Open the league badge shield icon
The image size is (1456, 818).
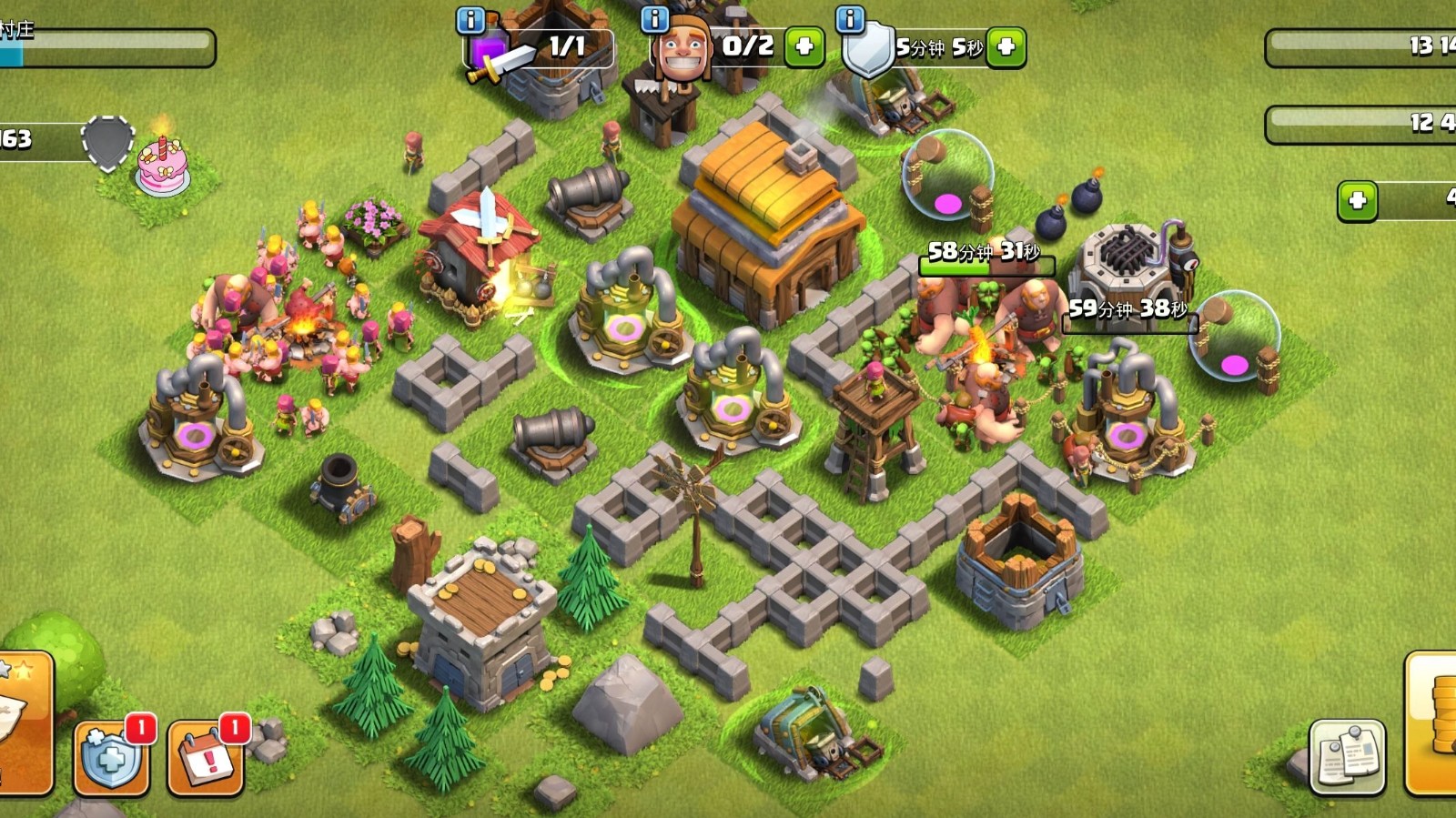107,143
